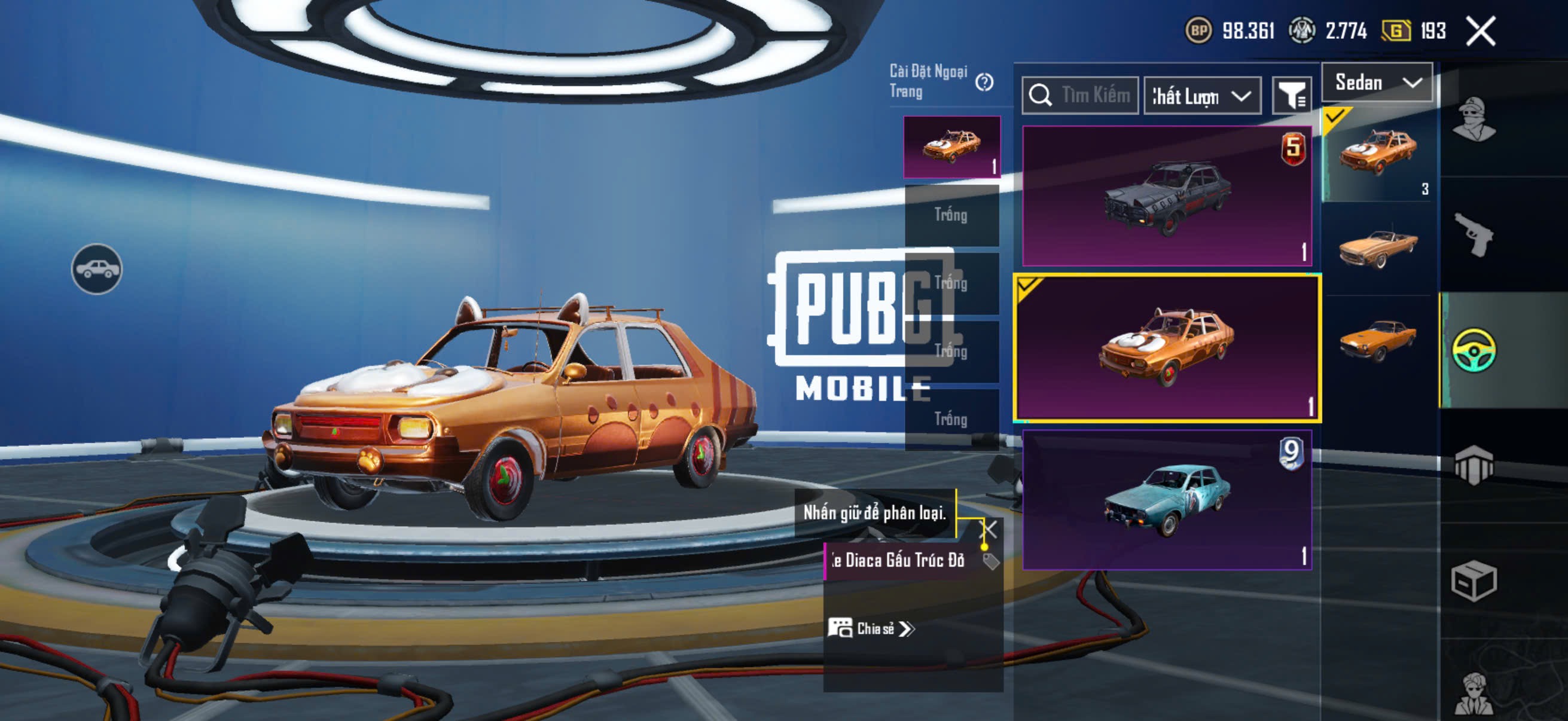Select the black armored Dacia skin
The image size is (1568, 721).
(1166, 196)
